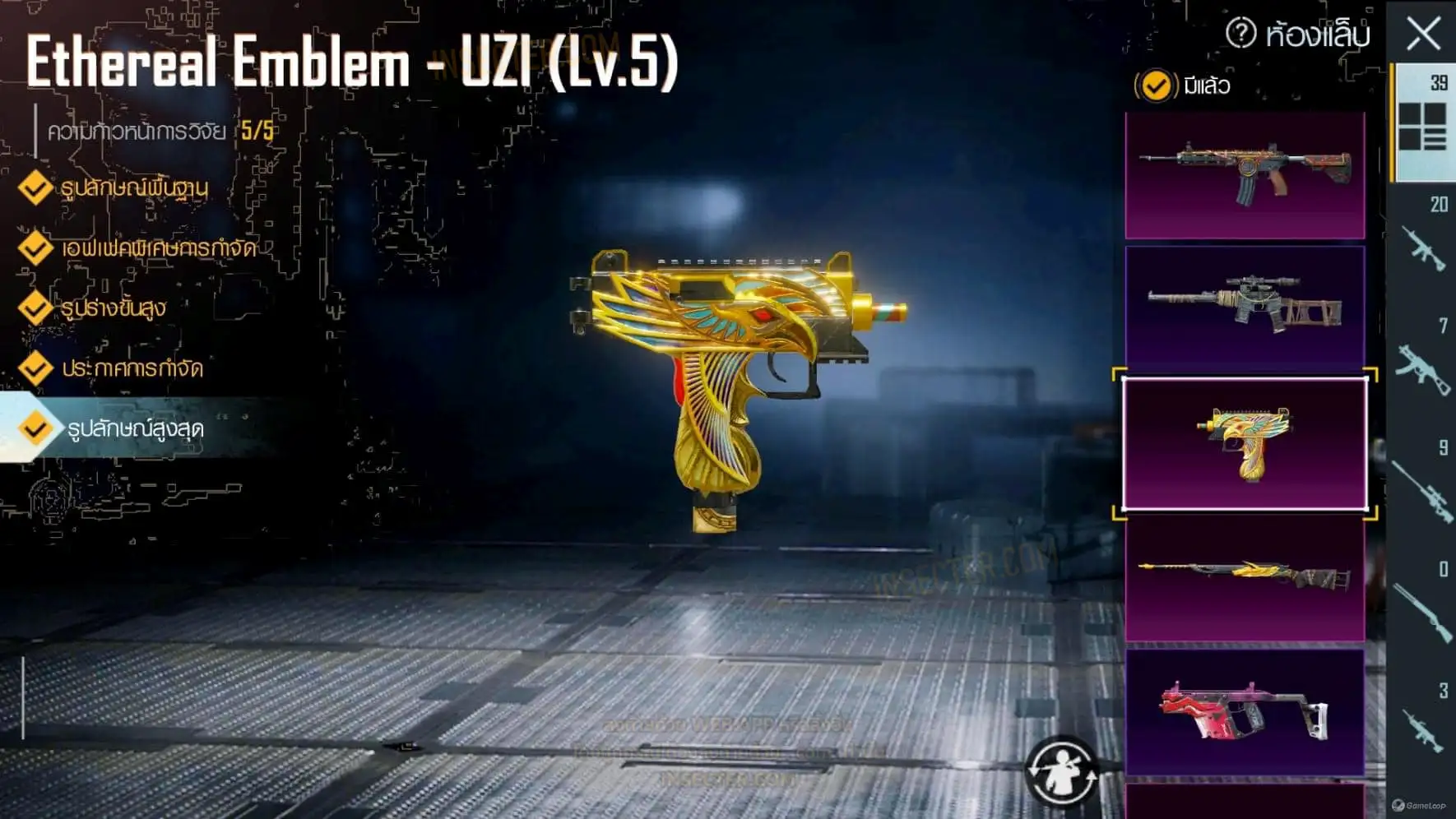This screenshot has height=819, width=1456.
Task: Close the weapon lab screen
Action: [1423, 35]
